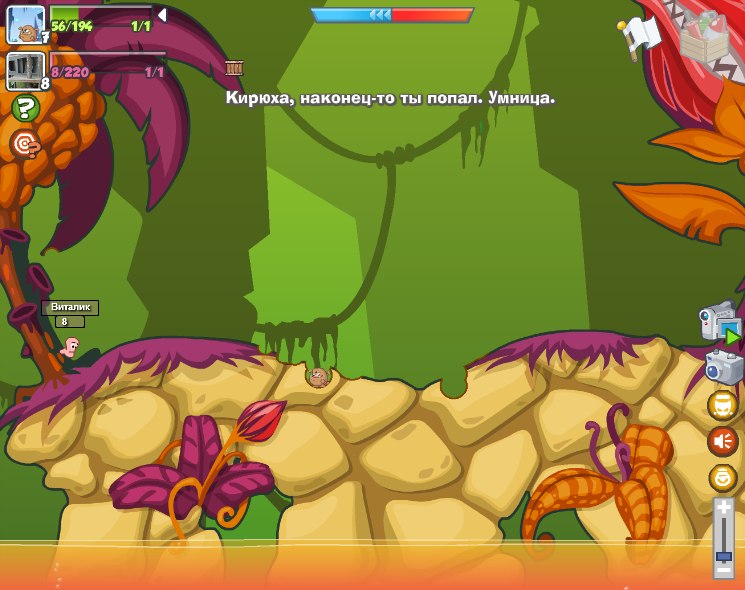Click the yellow character face button
This screenshot has width=745, height=590.
pos(722,405)
